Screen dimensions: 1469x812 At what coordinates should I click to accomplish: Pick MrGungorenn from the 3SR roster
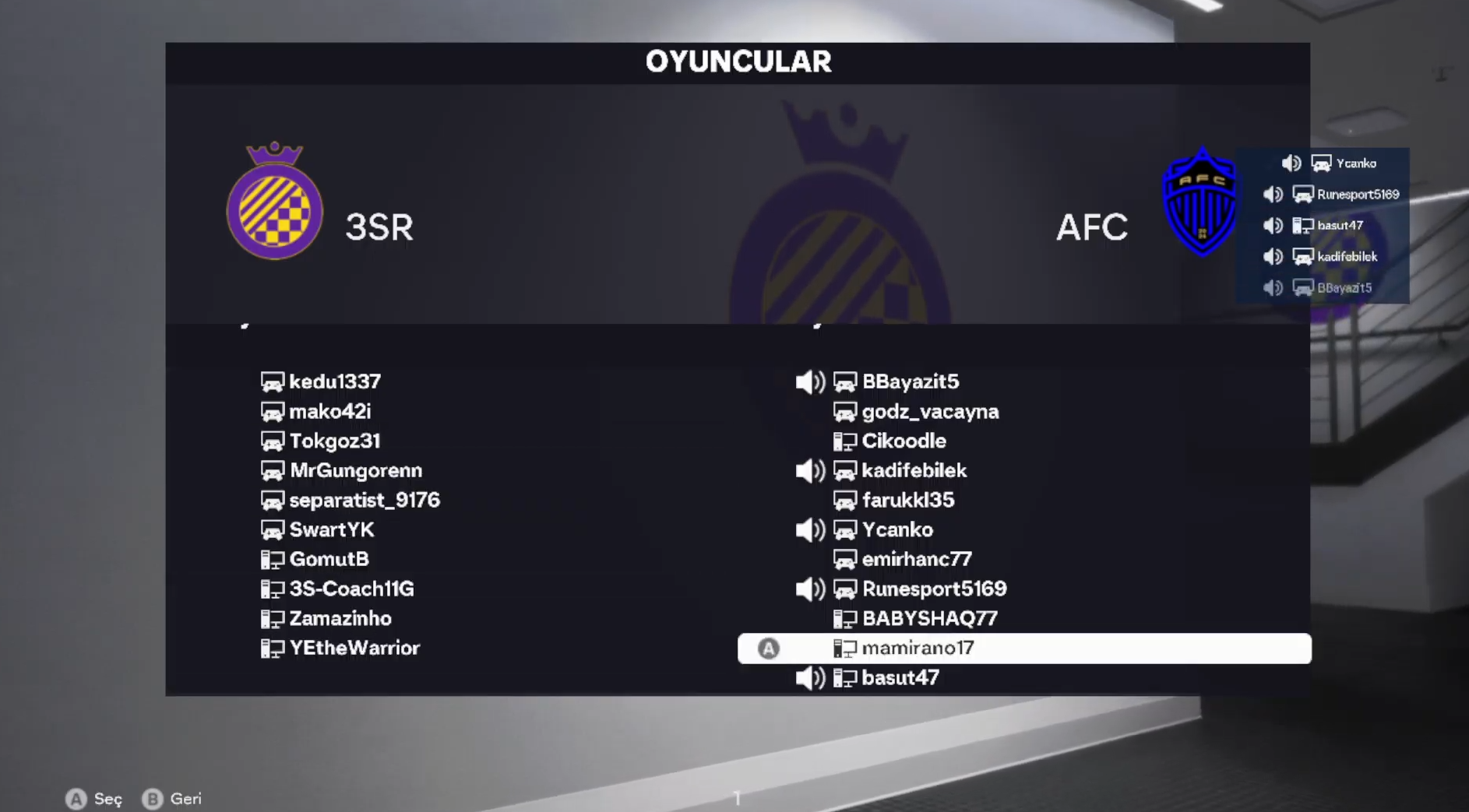click(355, 470)
